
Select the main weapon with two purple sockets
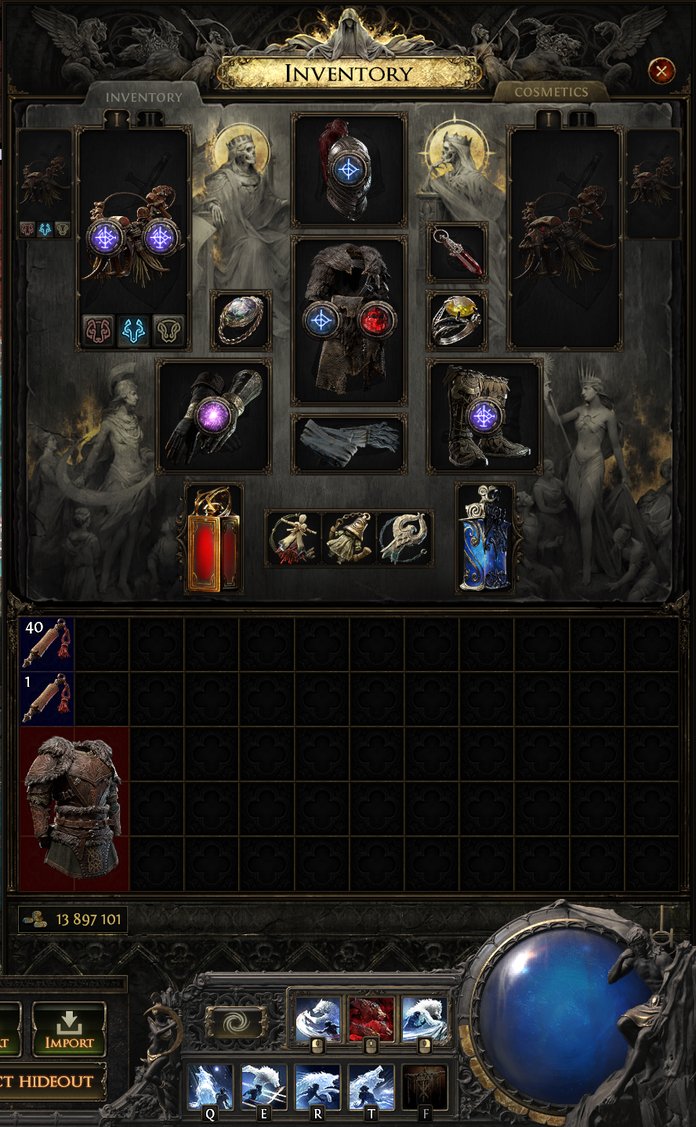(x=133, y=238)
